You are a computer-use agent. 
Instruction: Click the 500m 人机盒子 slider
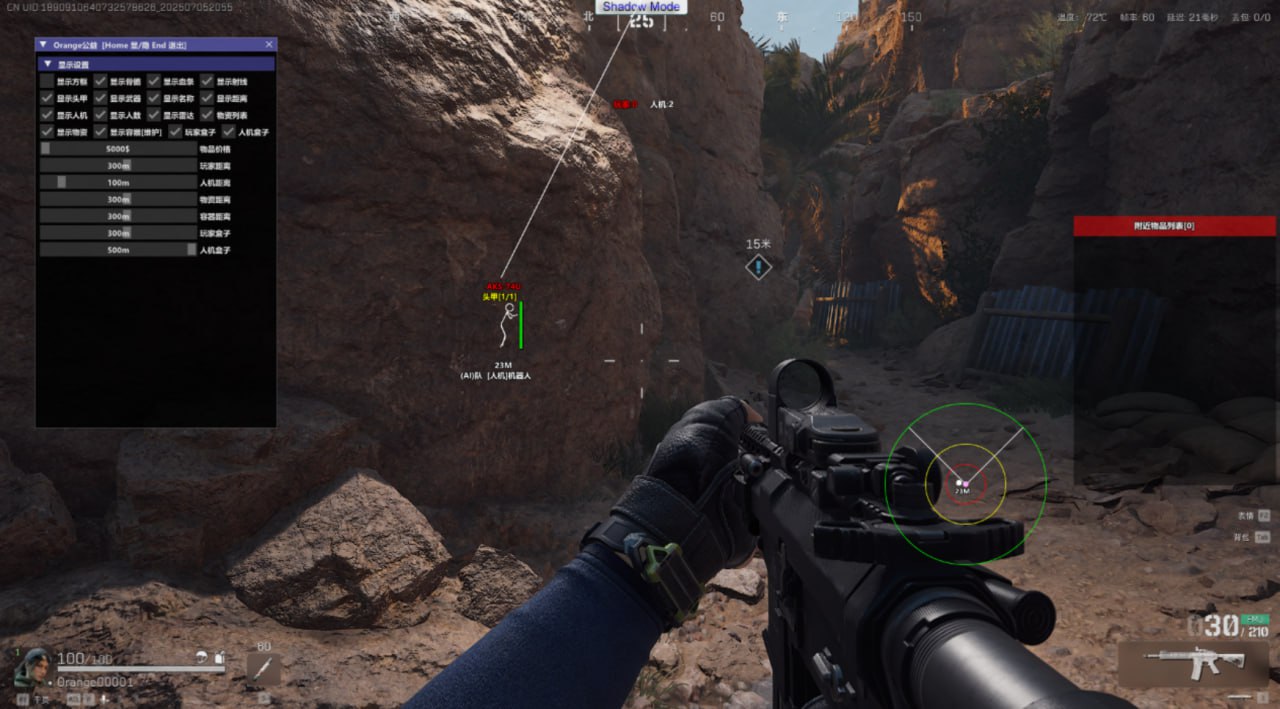118,250
